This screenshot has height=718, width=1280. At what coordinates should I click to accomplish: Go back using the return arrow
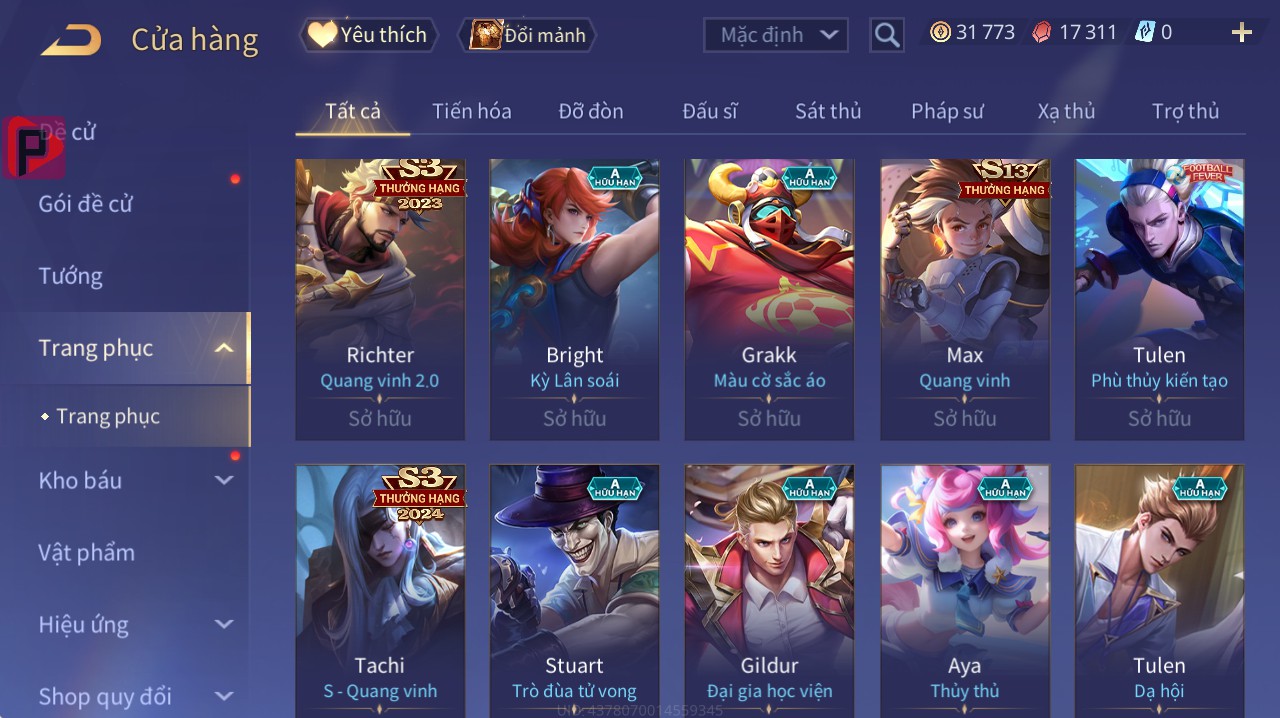click(71, 40)
